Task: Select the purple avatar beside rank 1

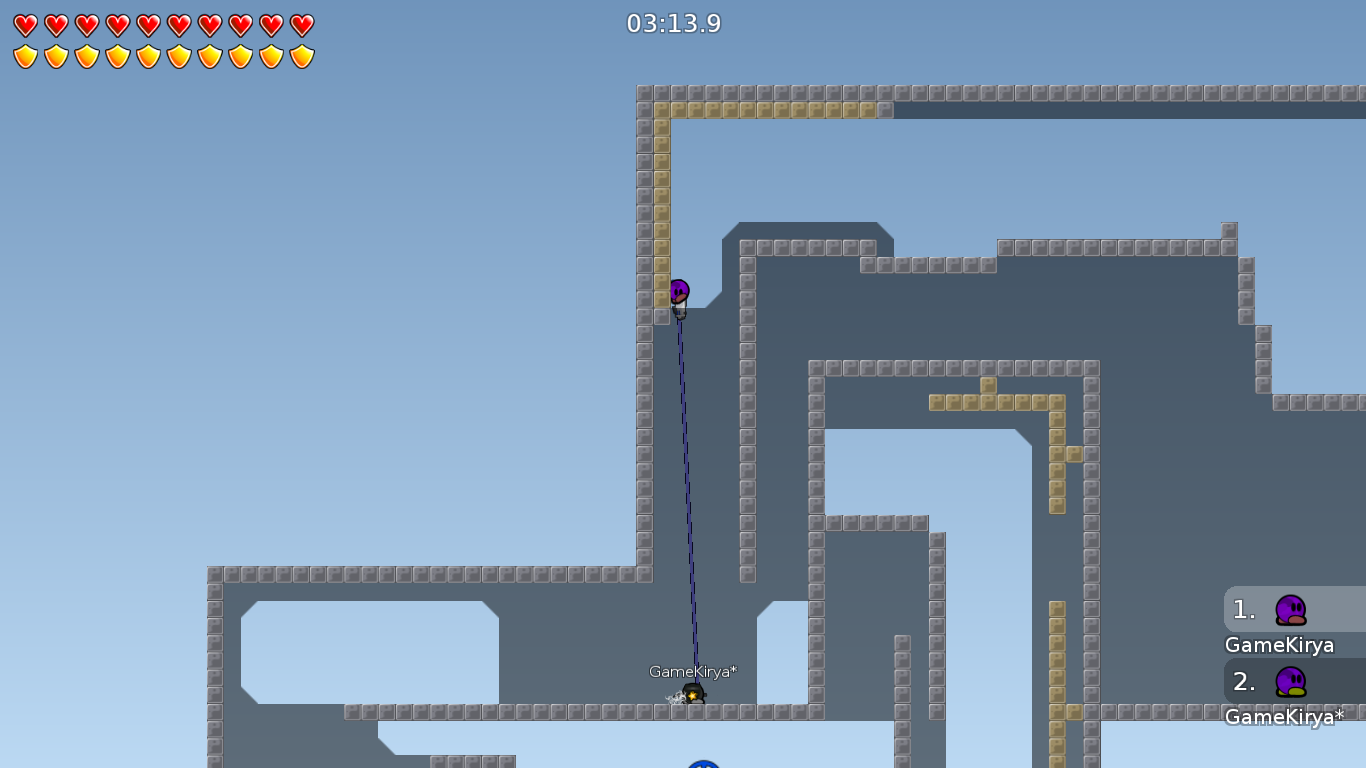Action: (1290, 610)
